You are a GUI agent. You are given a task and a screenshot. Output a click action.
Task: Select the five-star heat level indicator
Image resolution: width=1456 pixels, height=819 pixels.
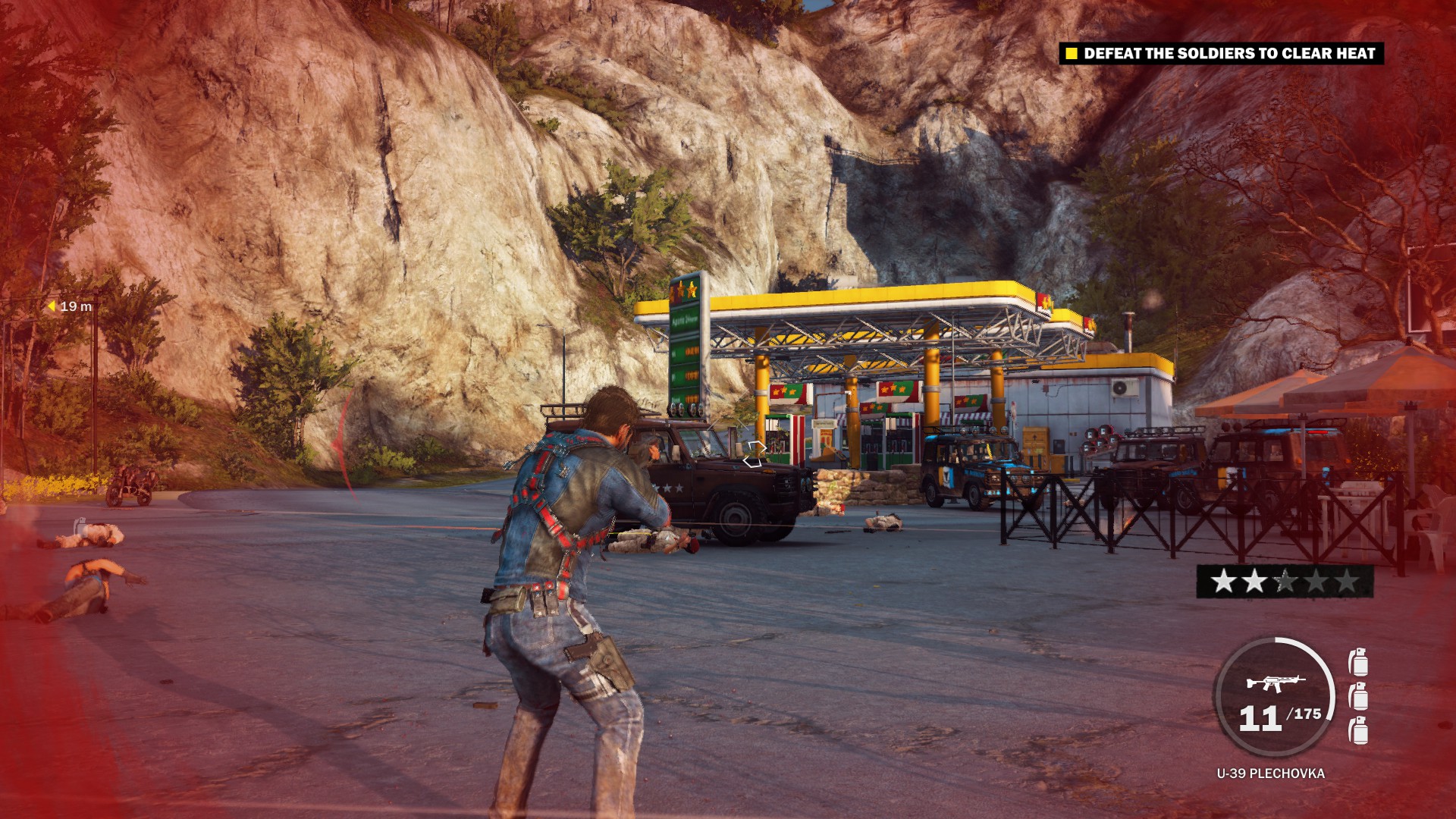pos(1285,582)
